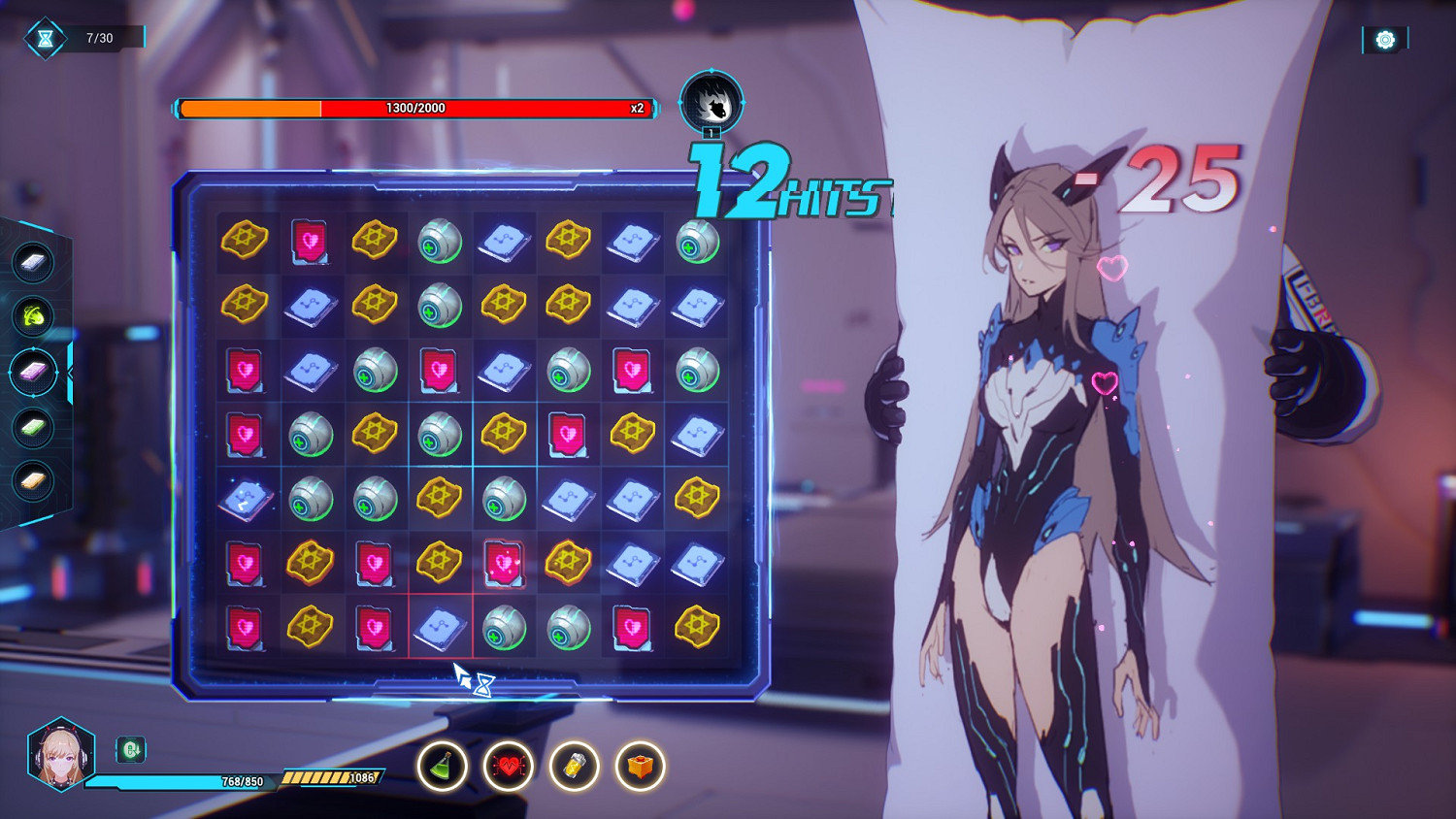The height and width of the screenshot is (819, 1456).
Task: Use the yellow battery energy item
Action: [x=574, y=767]
